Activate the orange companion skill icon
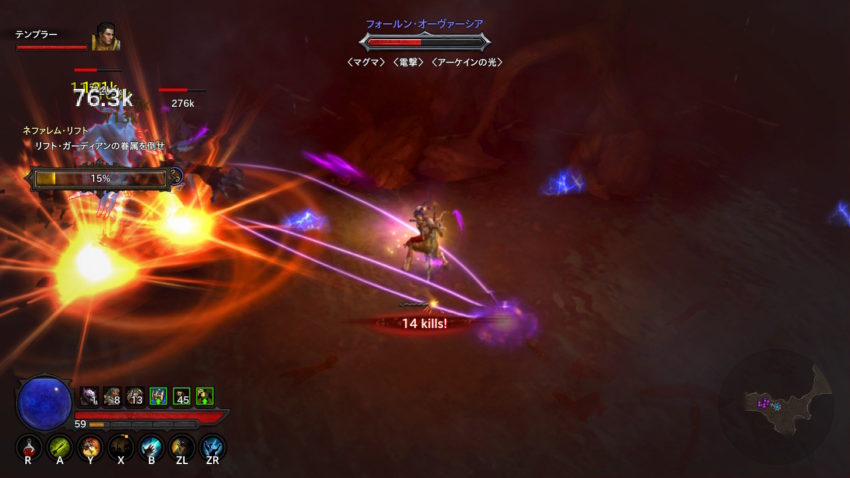This screenshot has height=478, width=850. [x=181, y=447]
